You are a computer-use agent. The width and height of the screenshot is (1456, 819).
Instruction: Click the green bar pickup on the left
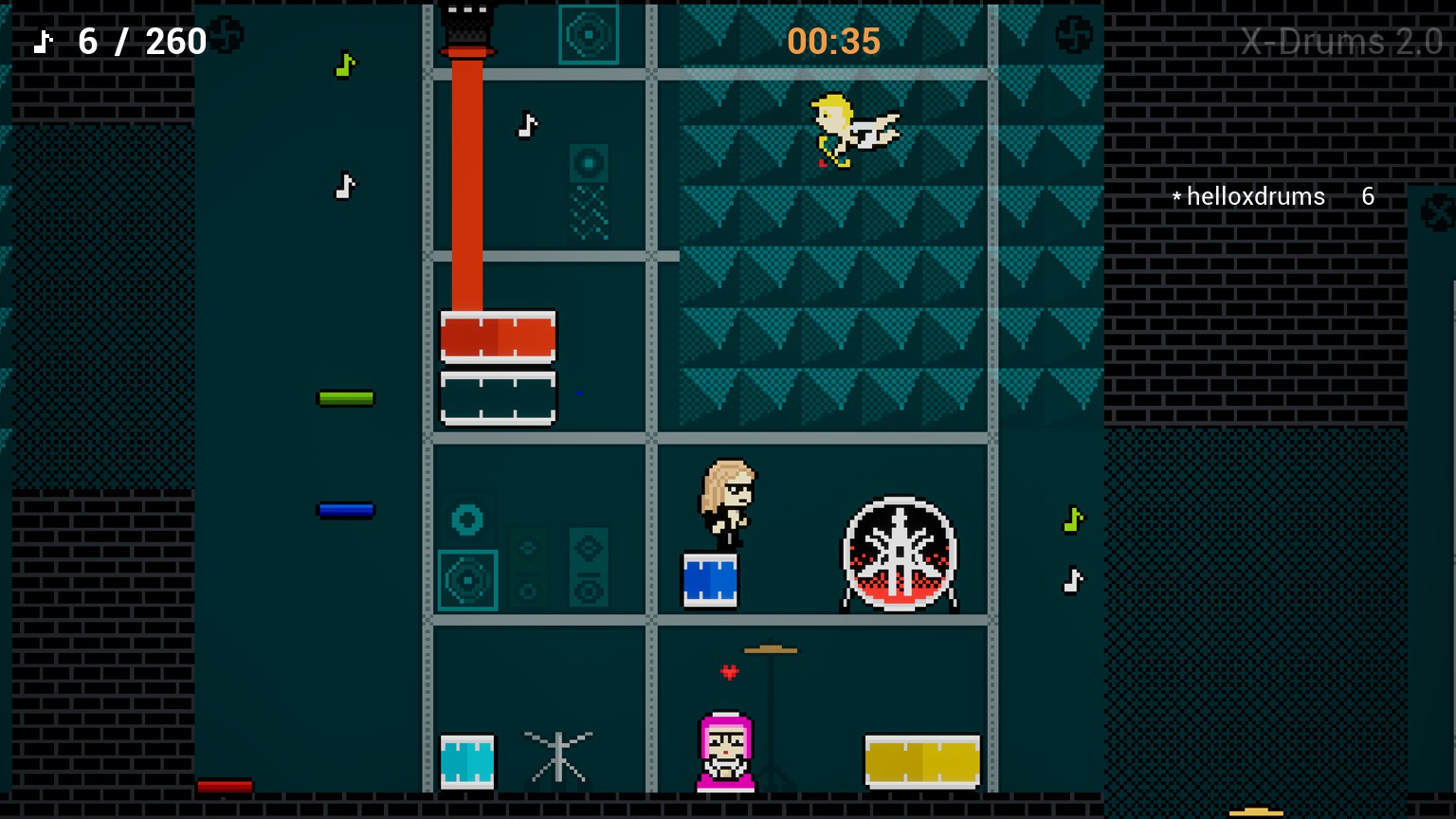[x=344, y=397]
